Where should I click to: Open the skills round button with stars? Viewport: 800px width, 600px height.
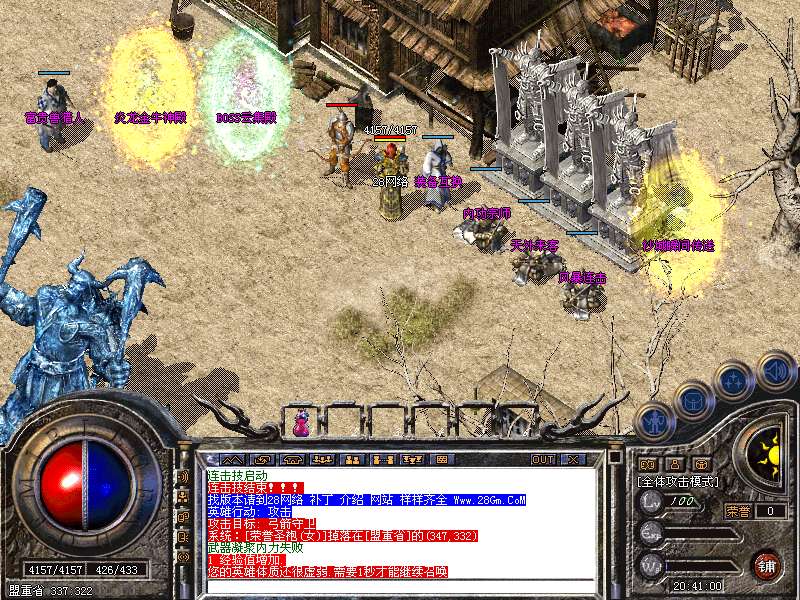tap(733, 381)
